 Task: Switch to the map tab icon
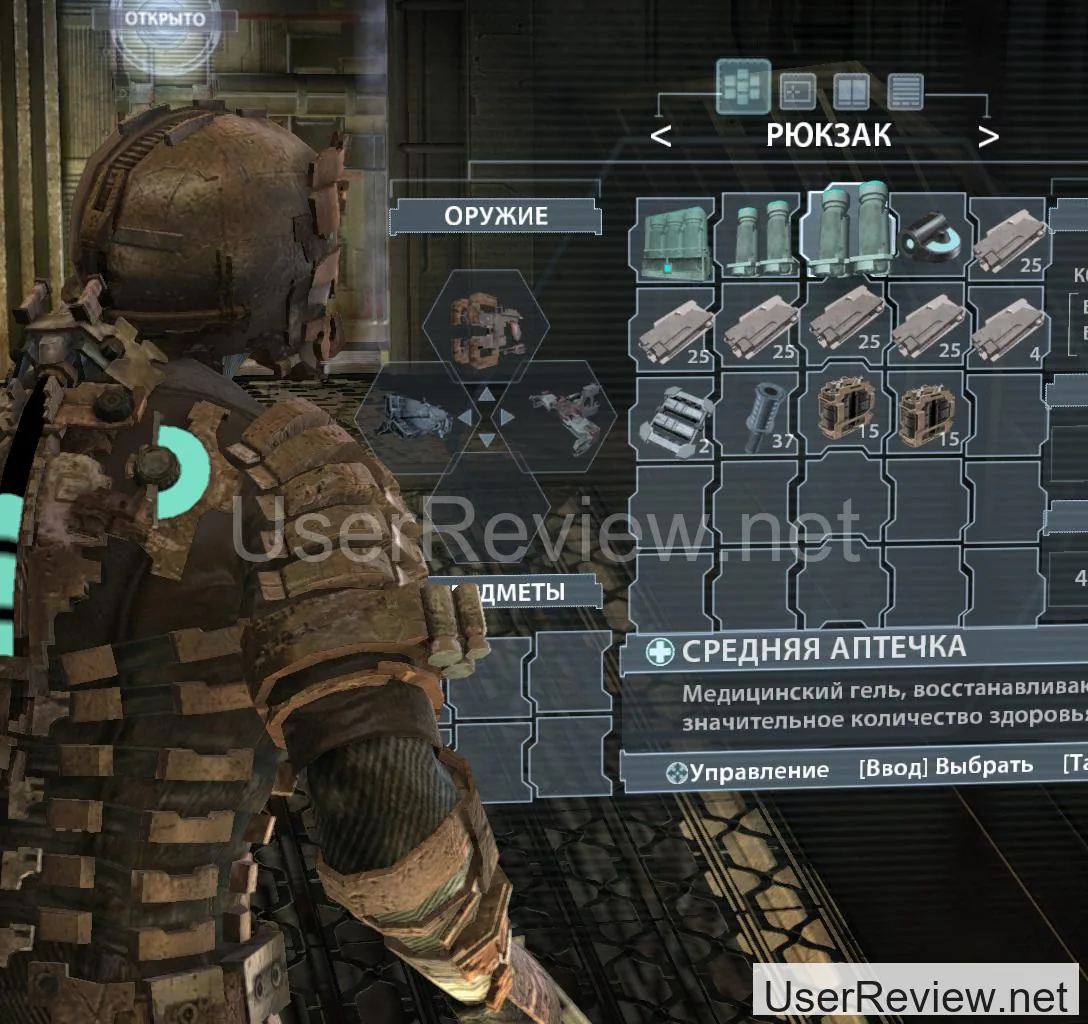tap(797, 91)
